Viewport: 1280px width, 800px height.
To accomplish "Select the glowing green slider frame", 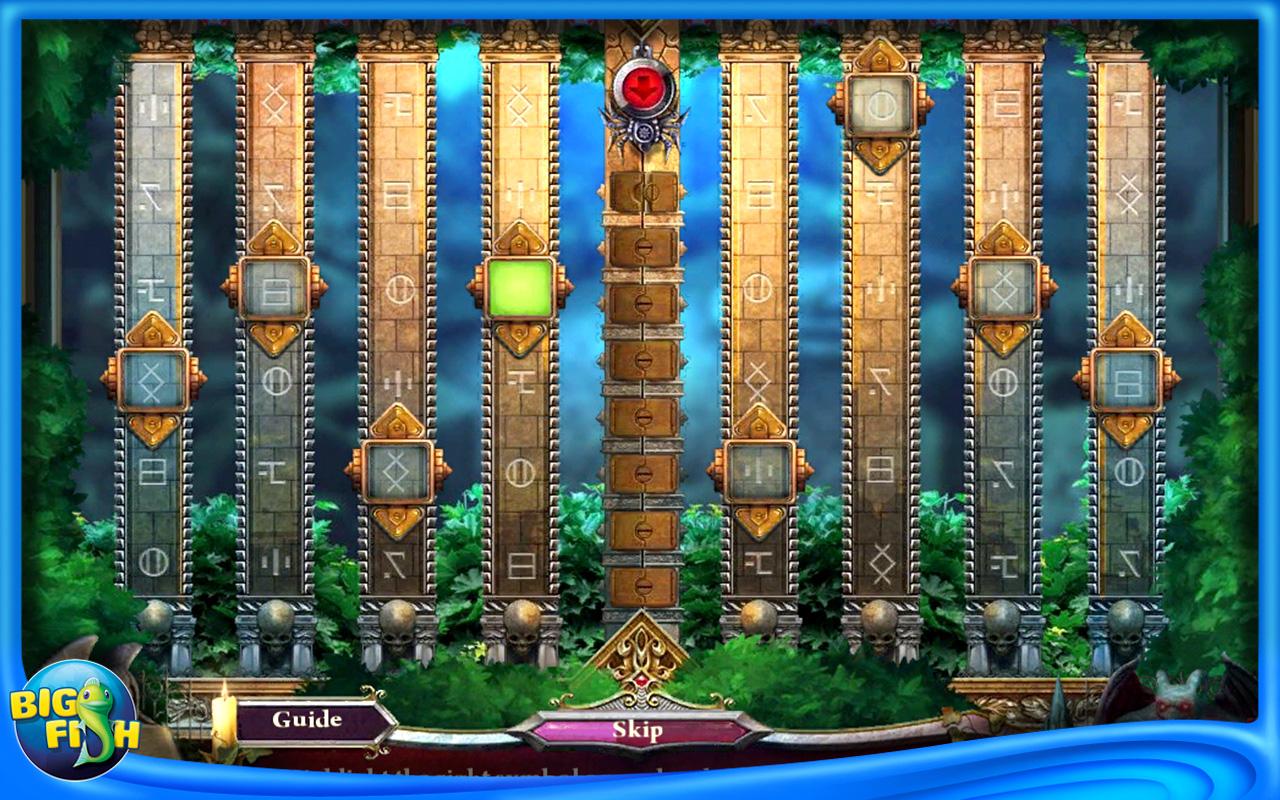I will (520, 289).
